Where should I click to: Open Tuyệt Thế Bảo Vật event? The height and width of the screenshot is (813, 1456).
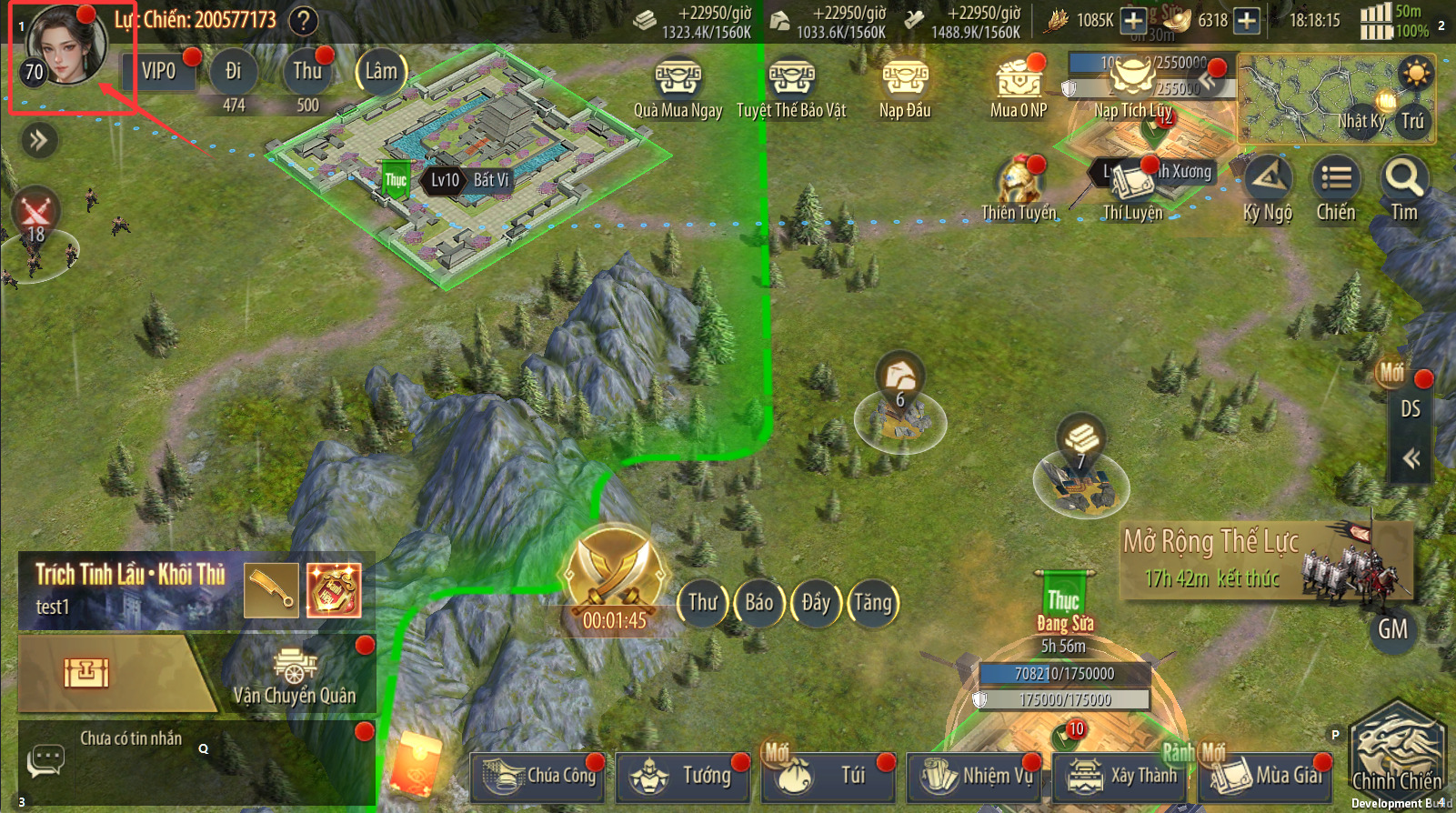pos(791,81)
